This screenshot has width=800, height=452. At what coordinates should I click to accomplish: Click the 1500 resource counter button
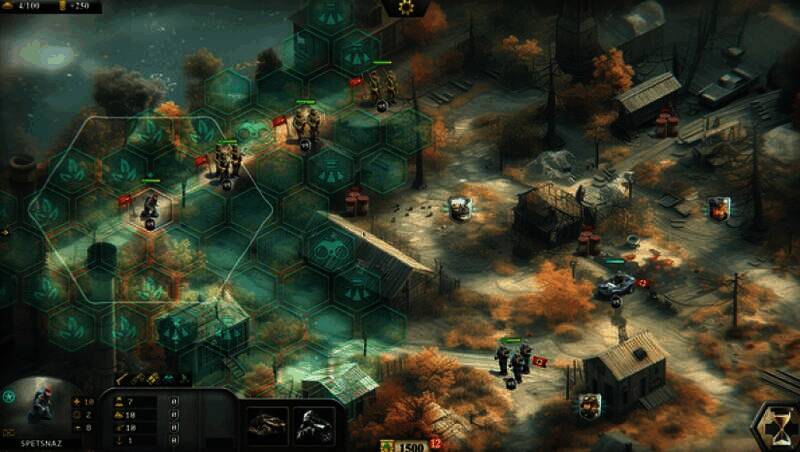412,445
